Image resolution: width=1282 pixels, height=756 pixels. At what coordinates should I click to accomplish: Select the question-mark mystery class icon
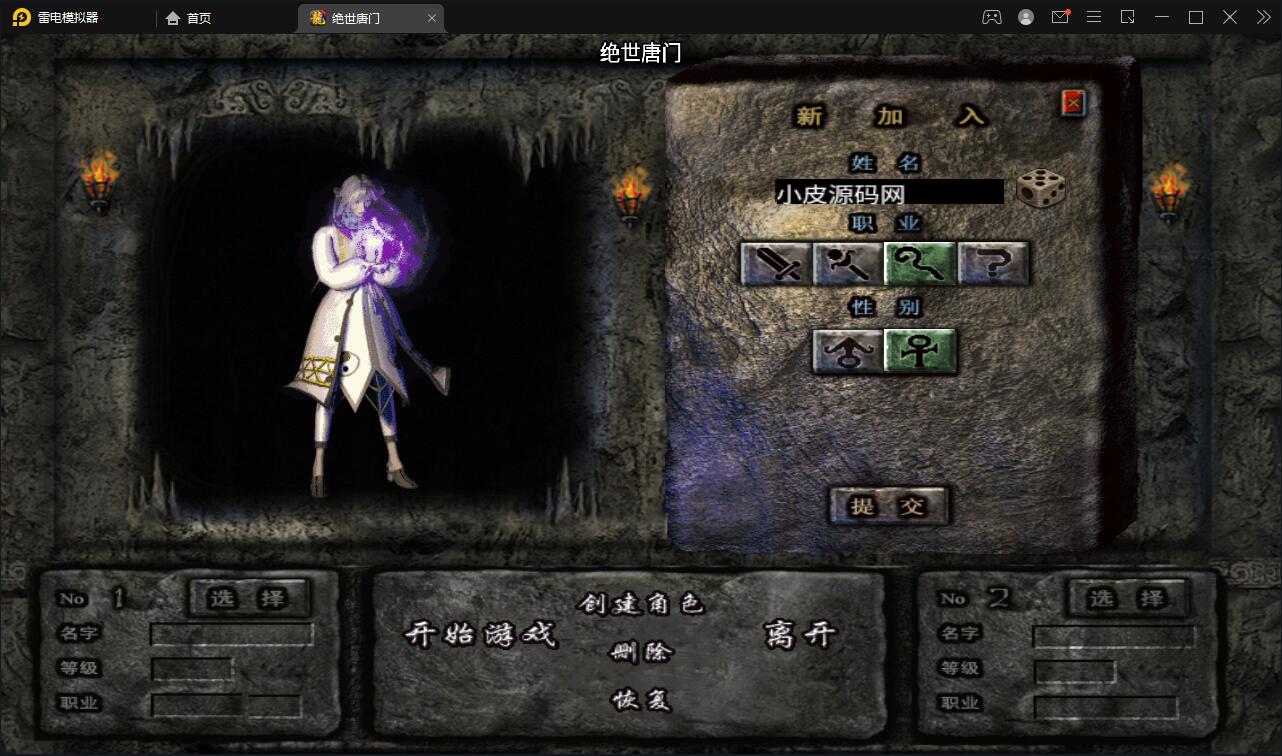pos(994,263)
